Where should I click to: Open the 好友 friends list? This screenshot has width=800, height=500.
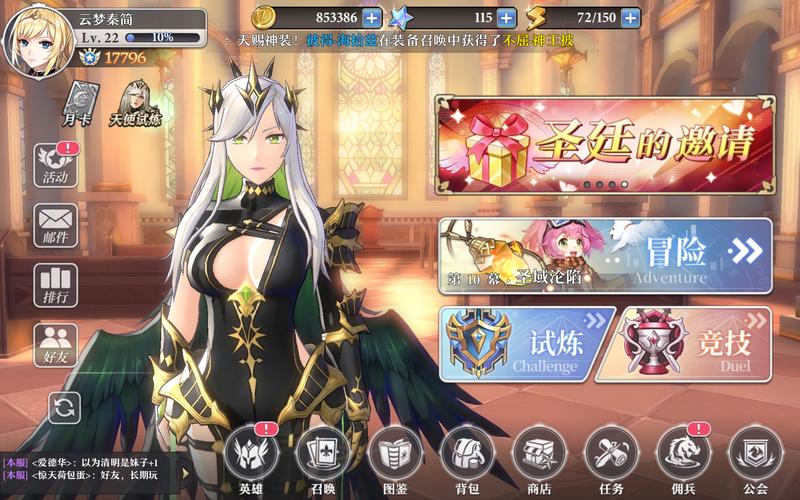(x=56, y=345)
